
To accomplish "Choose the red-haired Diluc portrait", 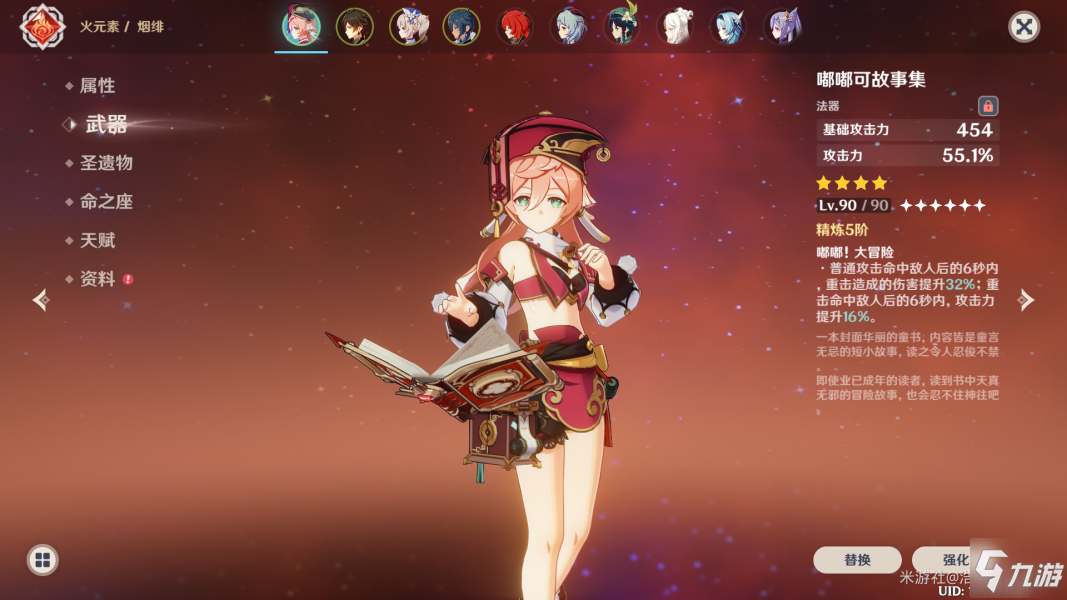I will click(515, 27).
